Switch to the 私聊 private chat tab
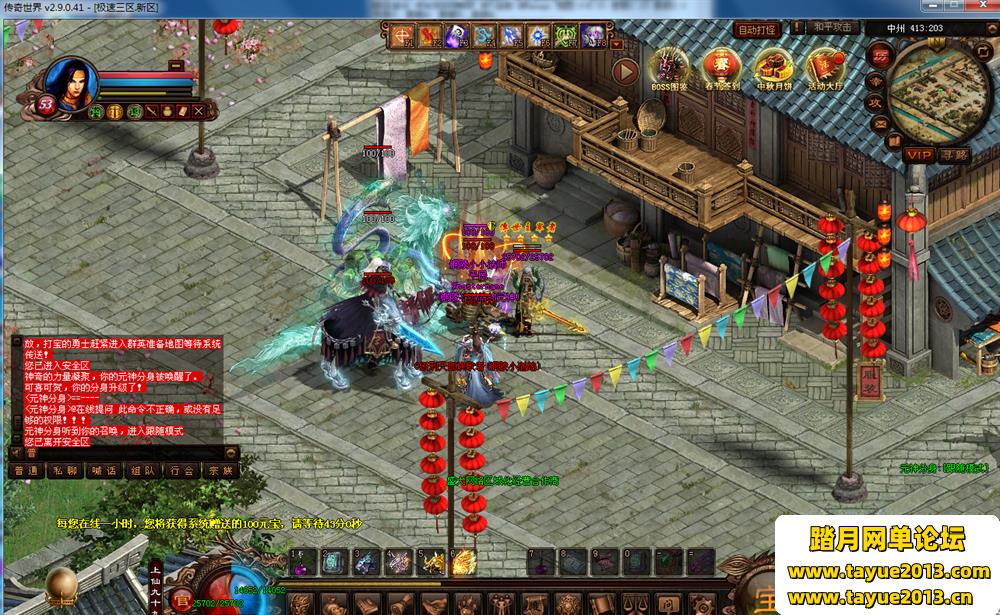1000x615 pixels. 66,470
